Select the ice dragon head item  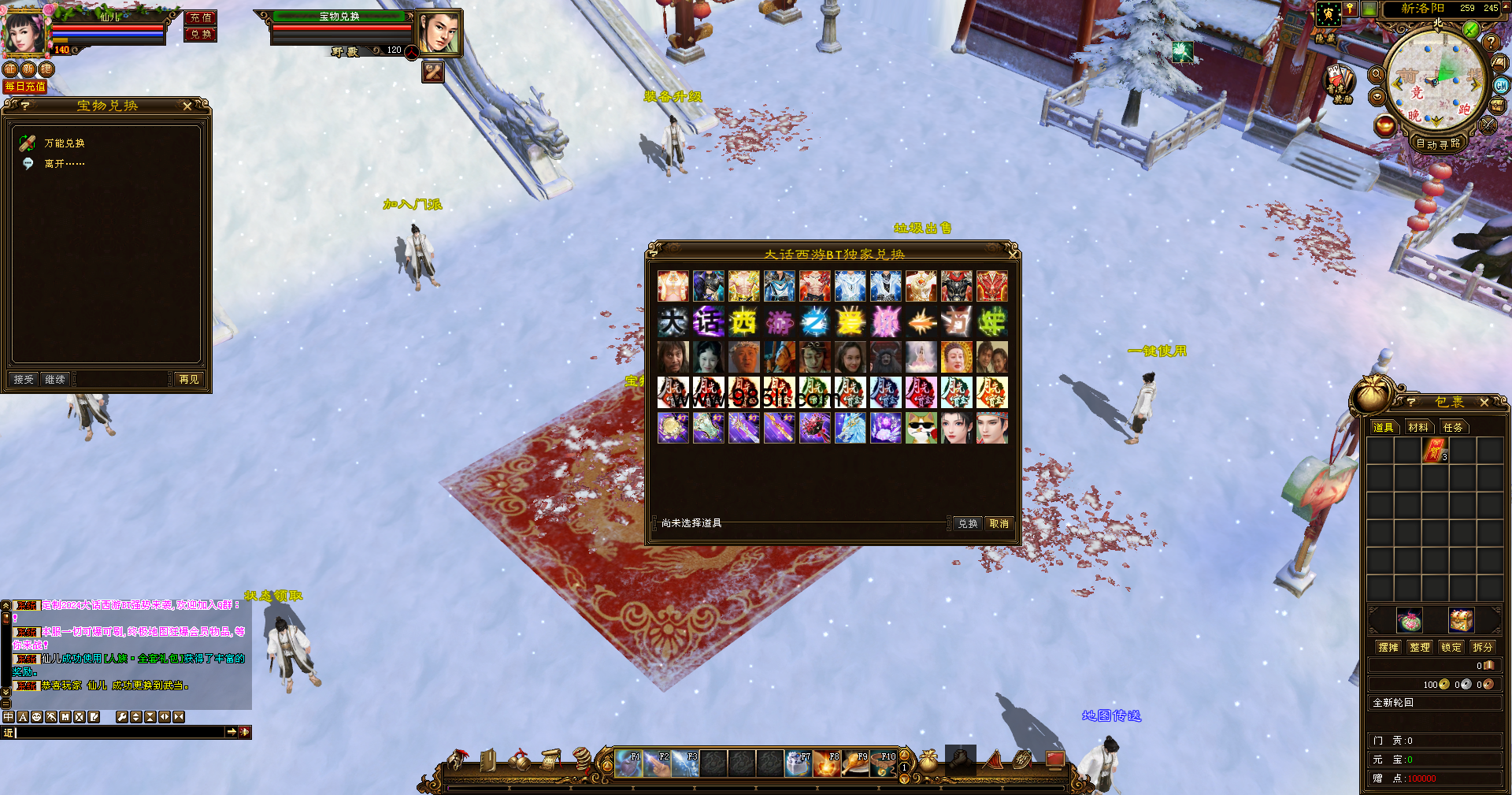click(x=850, y=428)
